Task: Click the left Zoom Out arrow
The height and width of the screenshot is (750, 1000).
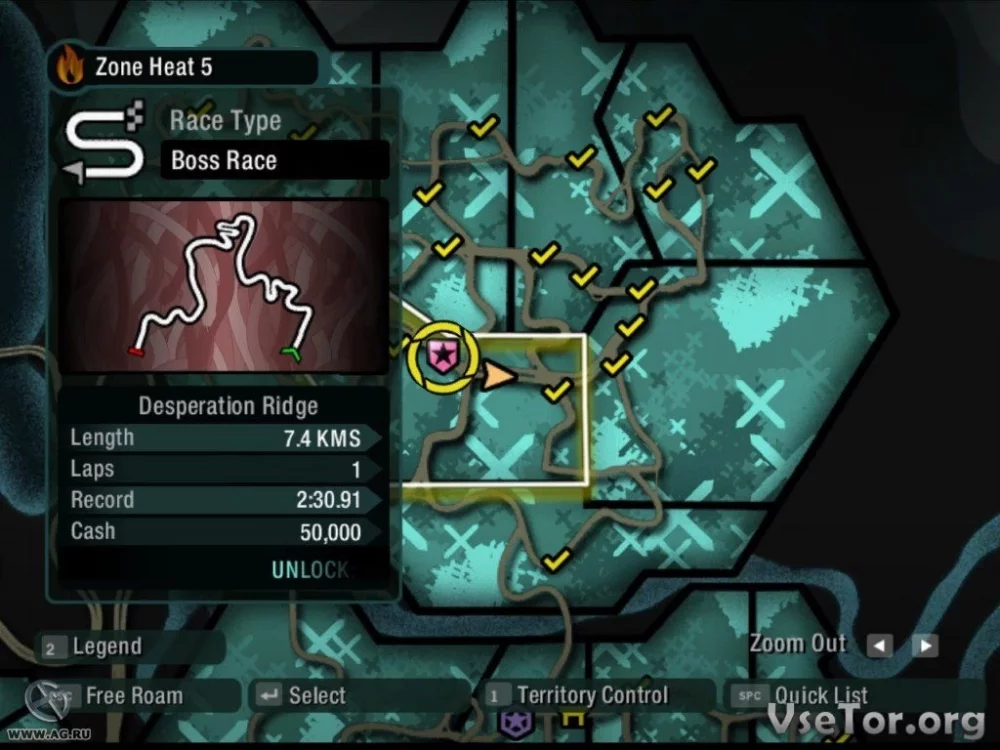Action: [879, 646]
